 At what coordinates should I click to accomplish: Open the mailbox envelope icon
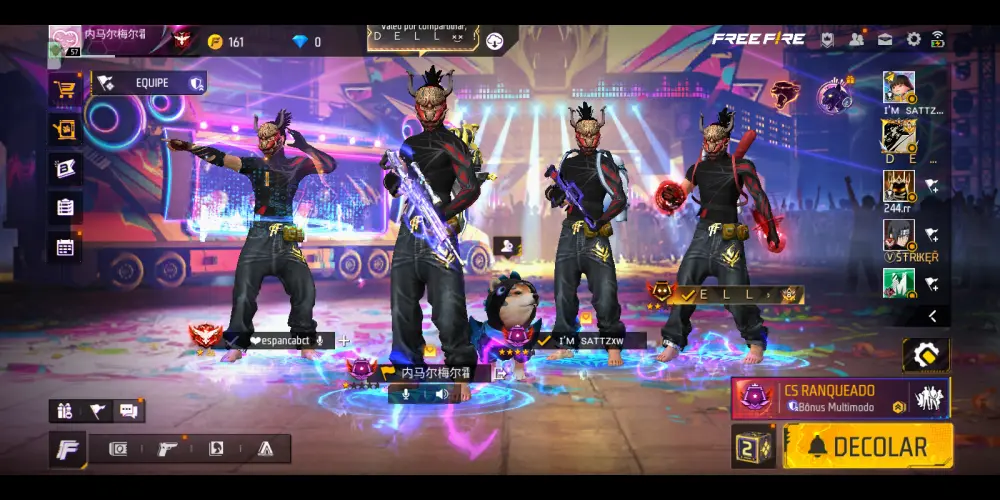(885, 40)
